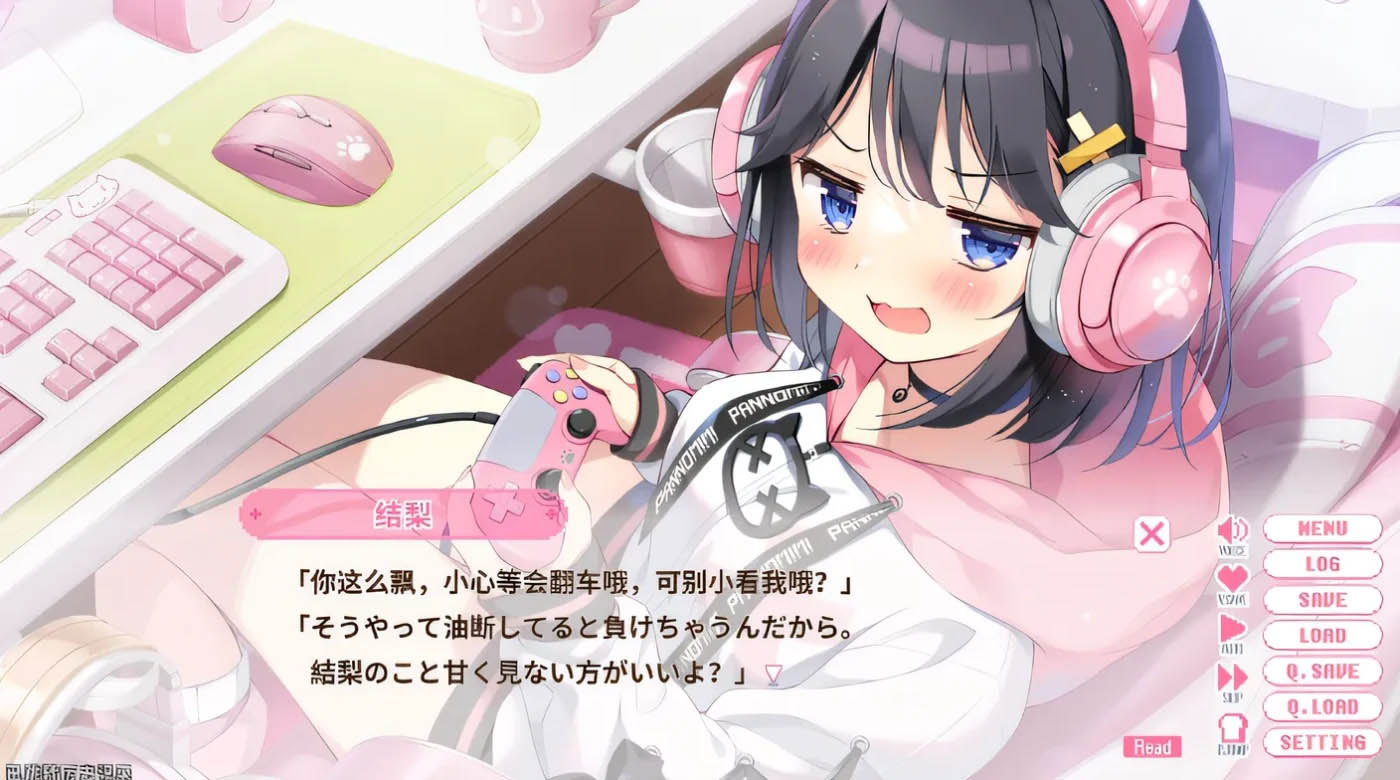
Task: Open the SETTING menu
Action: (x=1322, y=743)
